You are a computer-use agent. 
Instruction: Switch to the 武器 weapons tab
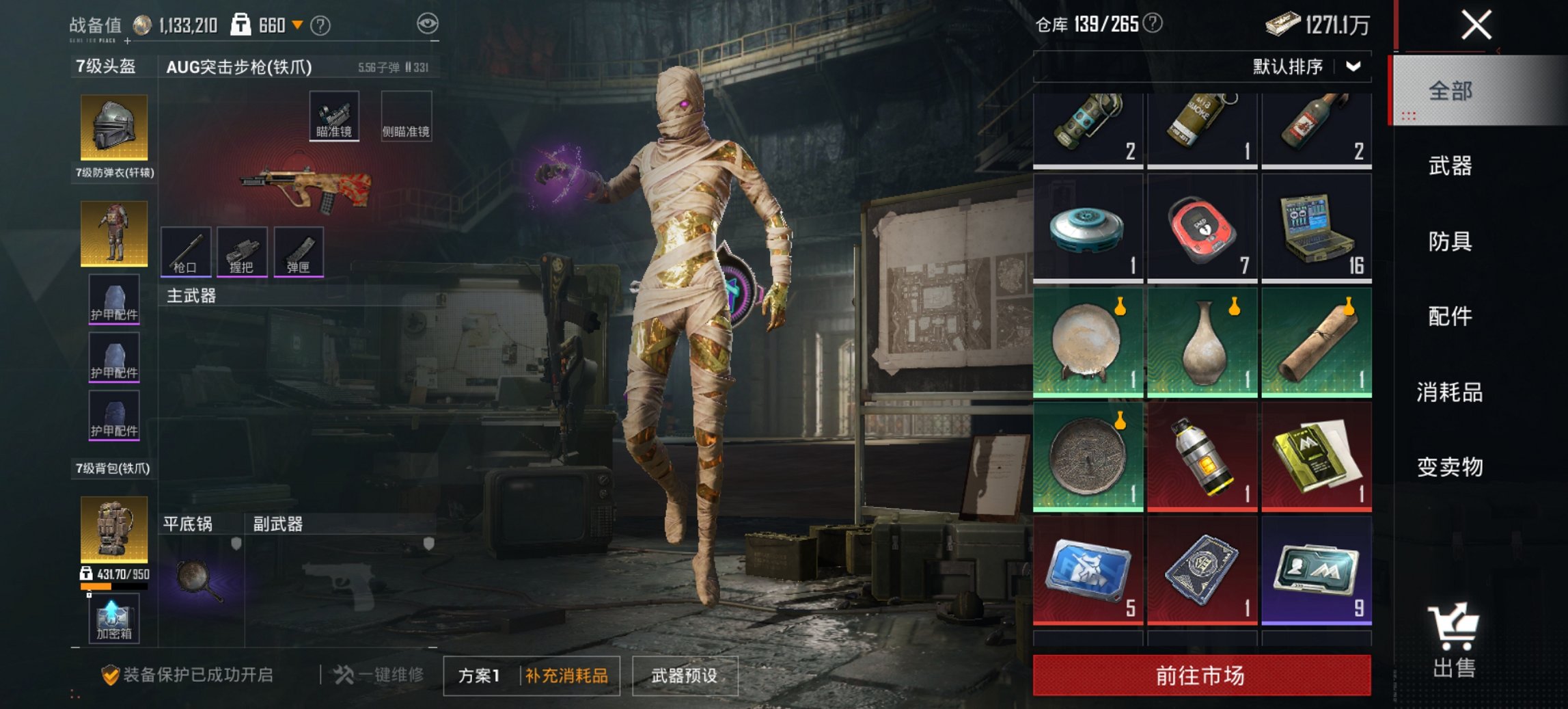click(1451, 165)
